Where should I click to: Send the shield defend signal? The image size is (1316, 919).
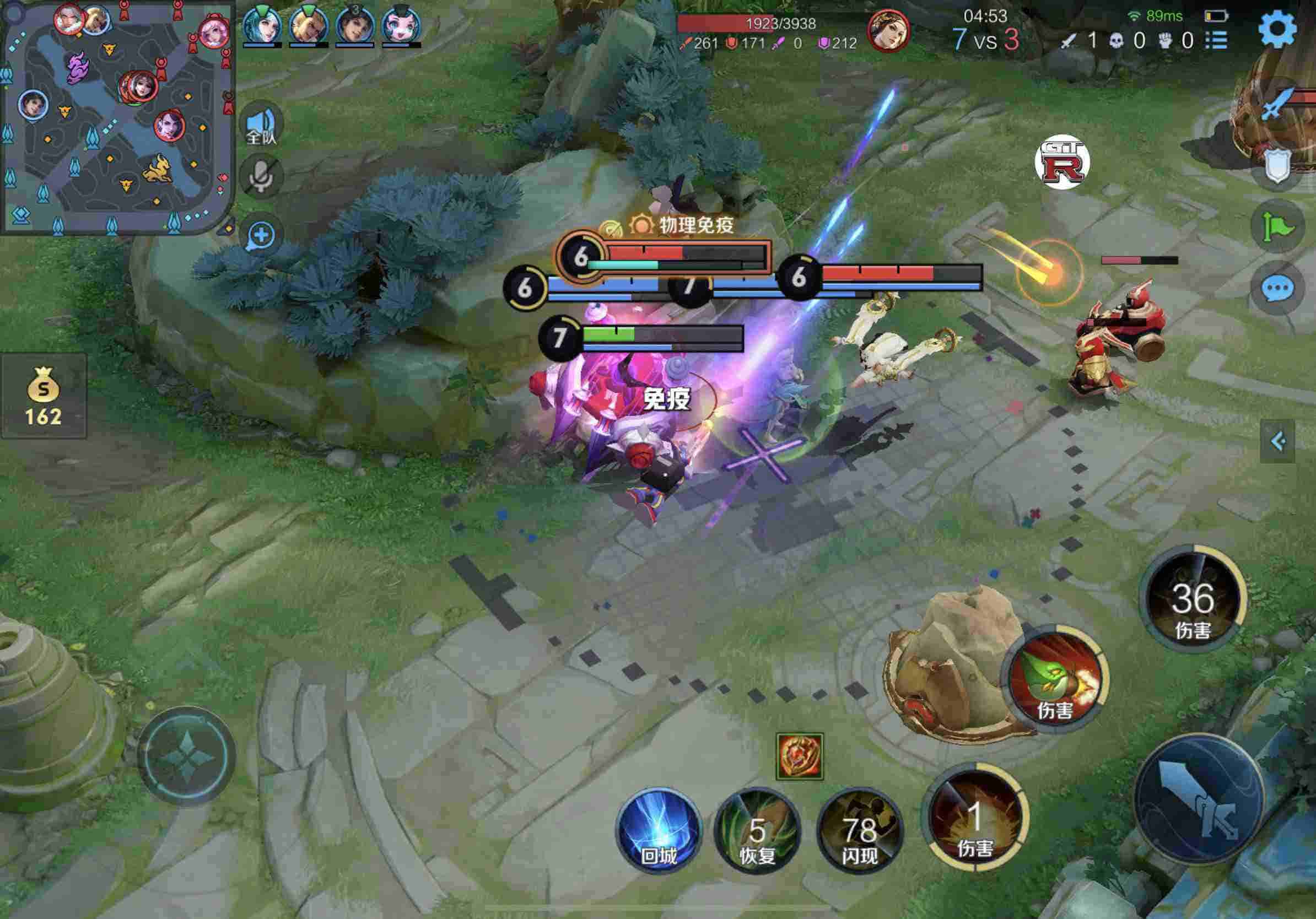(1277, 165)
